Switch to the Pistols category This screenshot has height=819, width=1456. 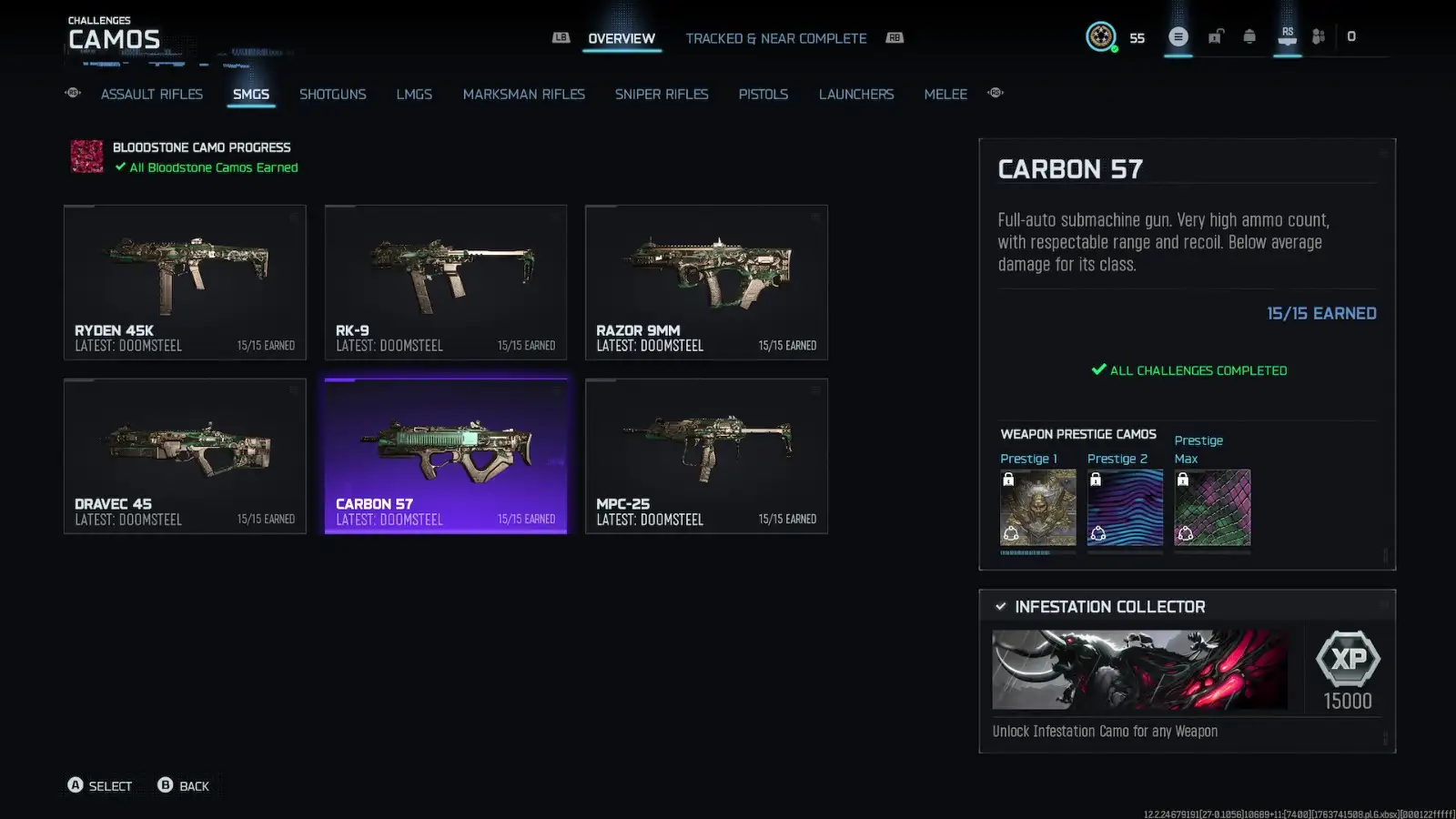[763, 94]
